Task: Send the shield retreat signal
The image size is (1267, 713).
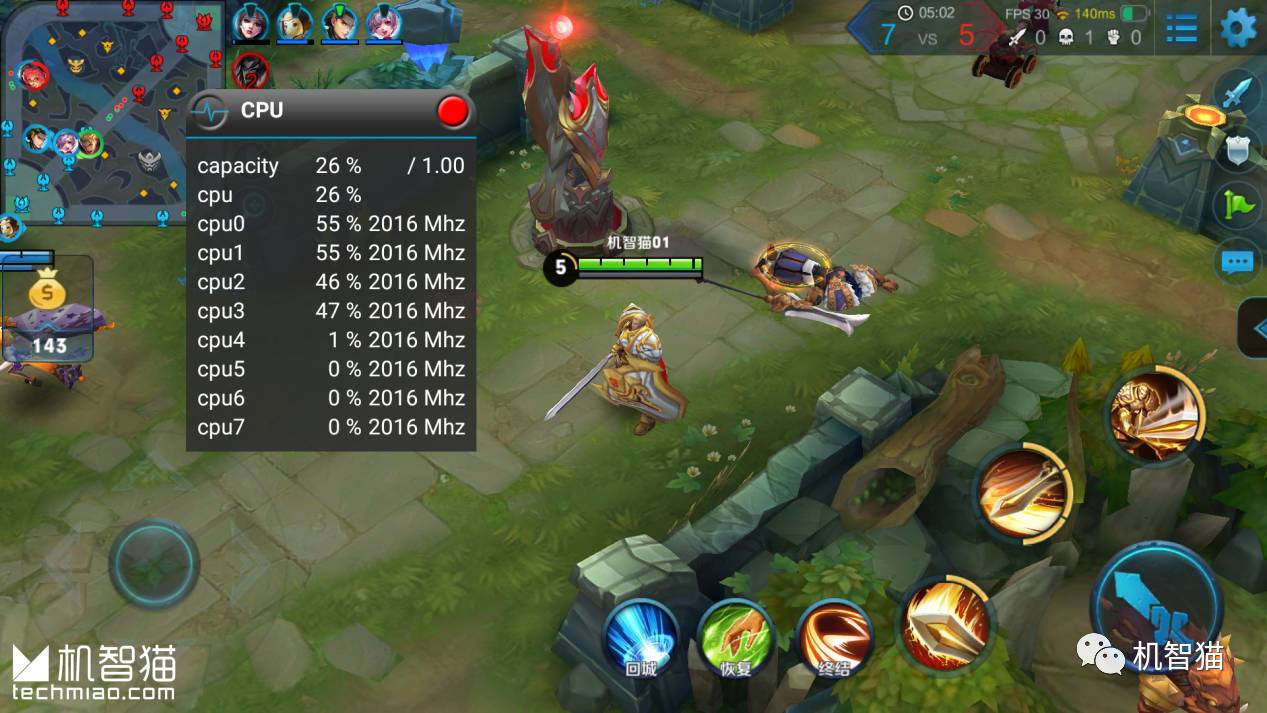Action: 1237,150
